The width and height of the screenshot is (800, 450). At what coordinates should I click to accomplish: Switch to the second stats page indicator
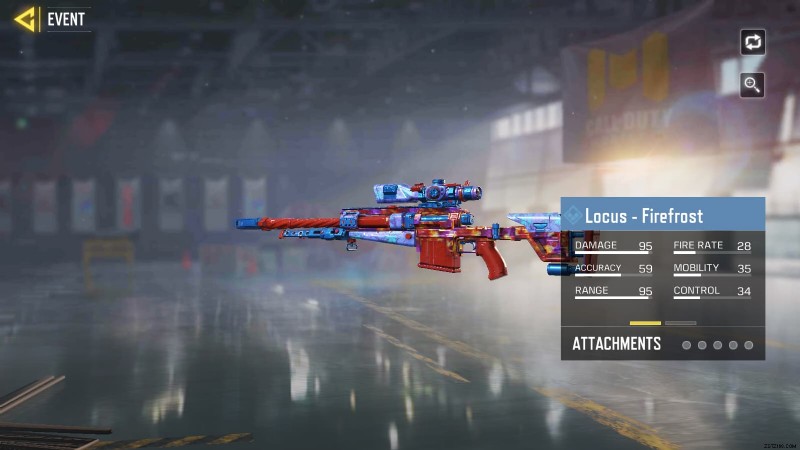click(x=681, y=323)
